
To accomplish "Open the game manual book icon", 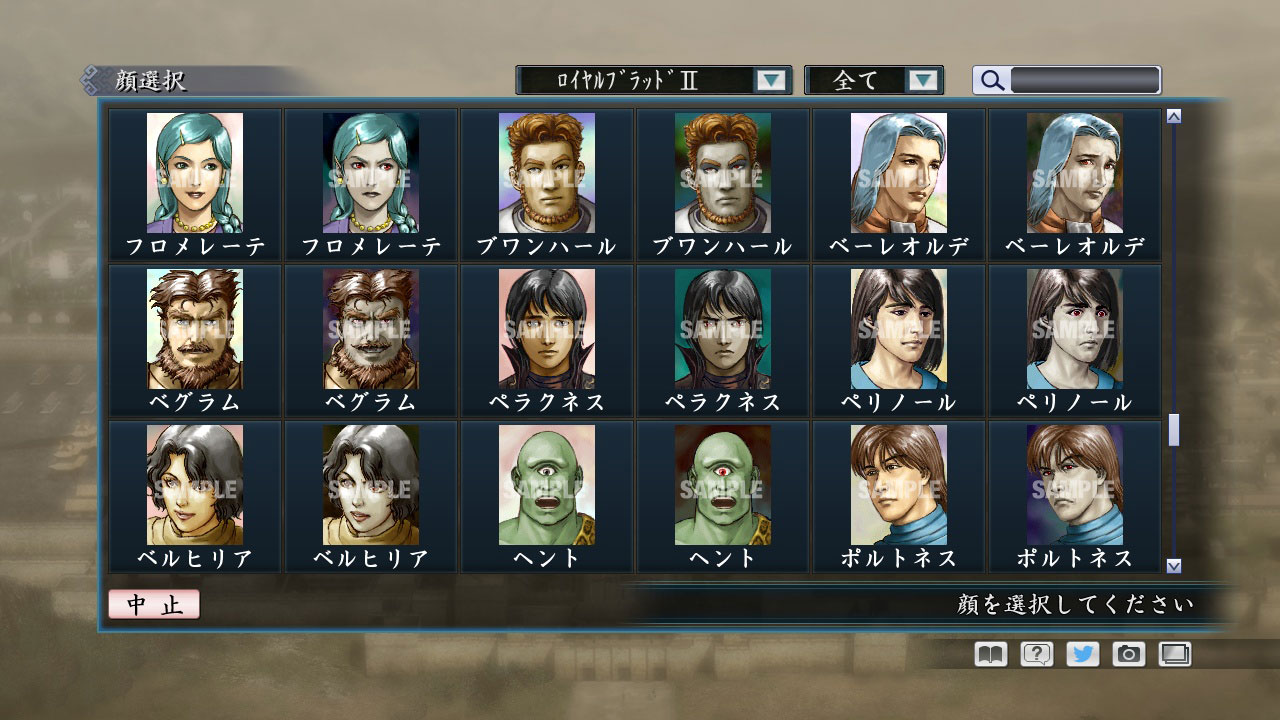I will 988,654.
